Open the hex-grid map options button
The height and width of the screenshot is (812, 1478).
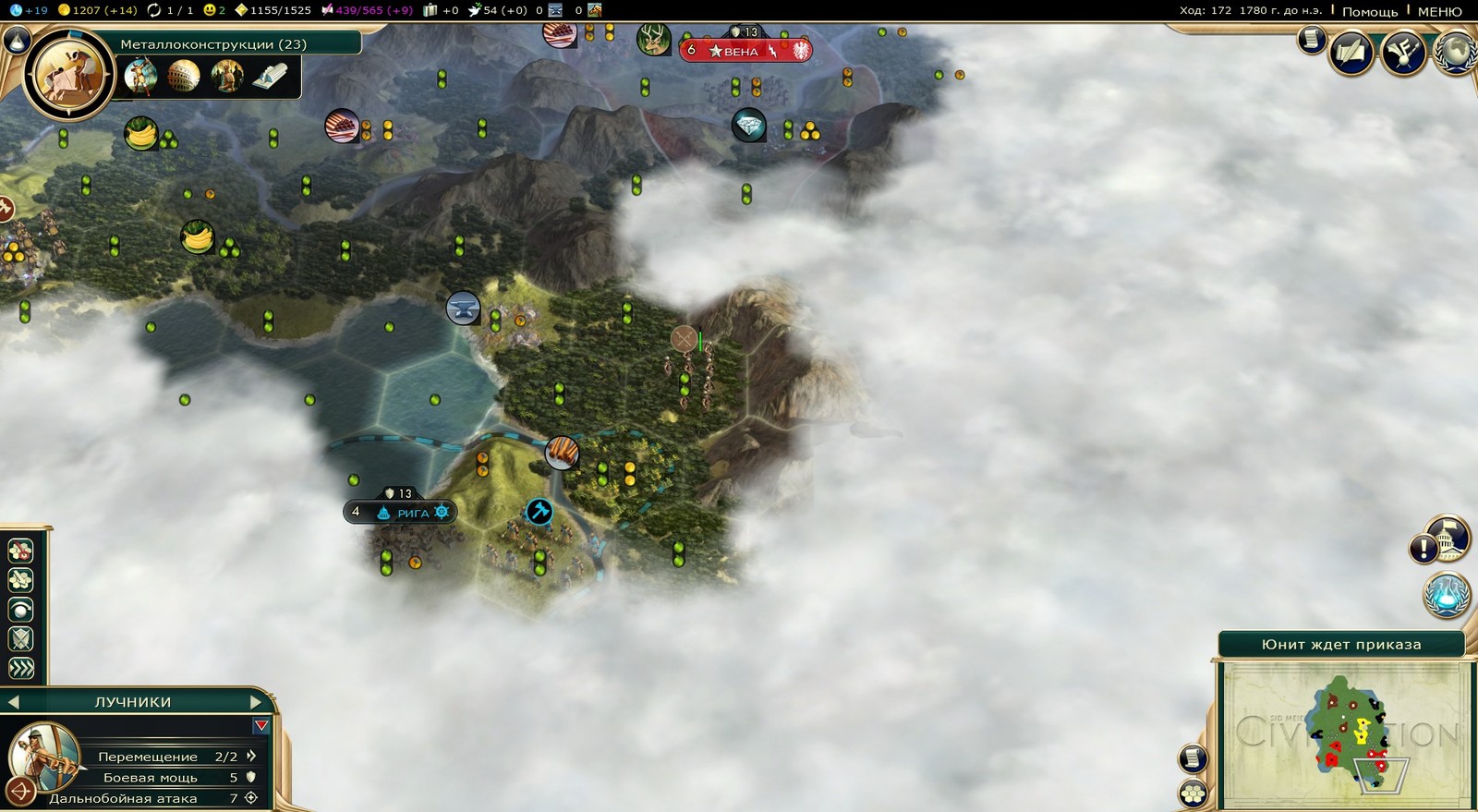point(1193,793)
